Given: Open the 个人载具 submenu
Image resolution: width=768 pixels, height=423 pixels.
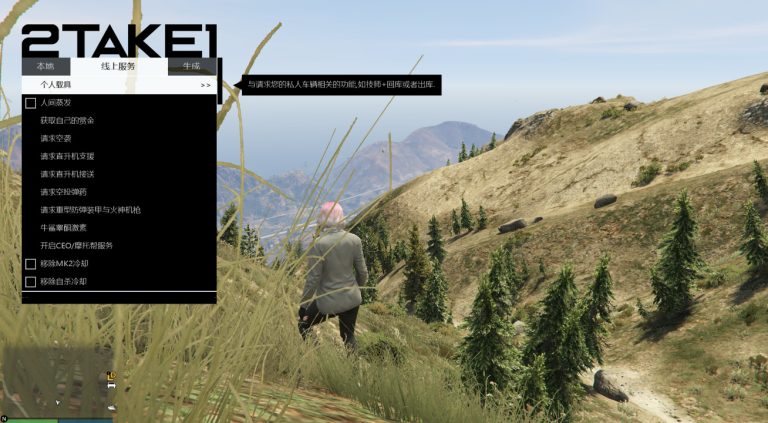Looking at the screenshot, I should click(118, 85).
